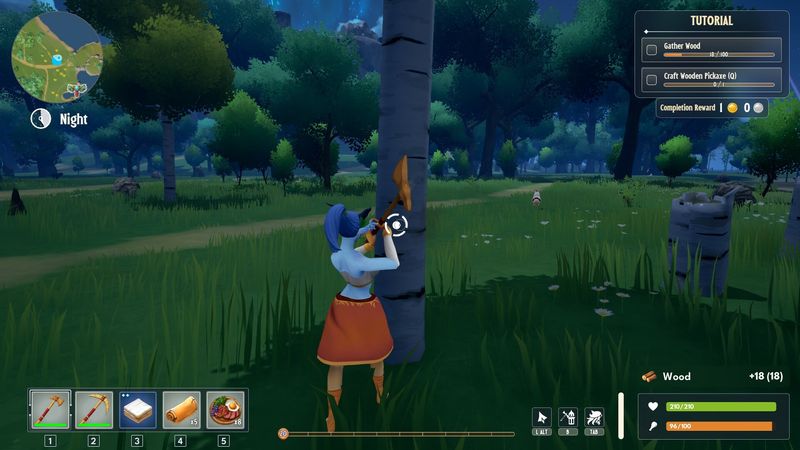Image resolution: width=800 pixels, height=450 pixels.
Task: Click the Gather Wood tutorial objective
Action: point(710,49)
